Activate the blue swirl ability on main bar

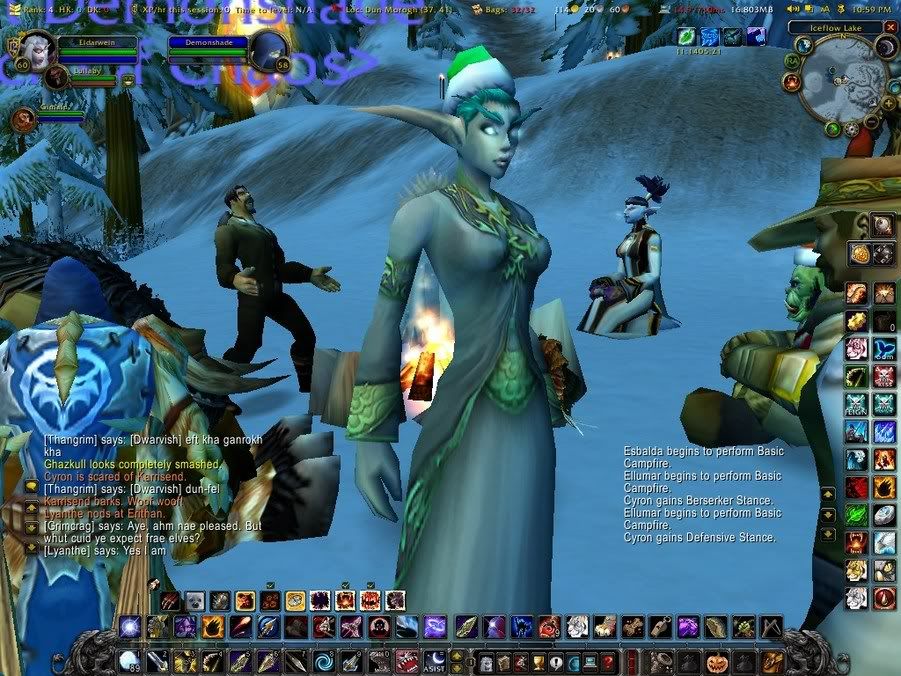pyautogui.click(x=325, y=662)
